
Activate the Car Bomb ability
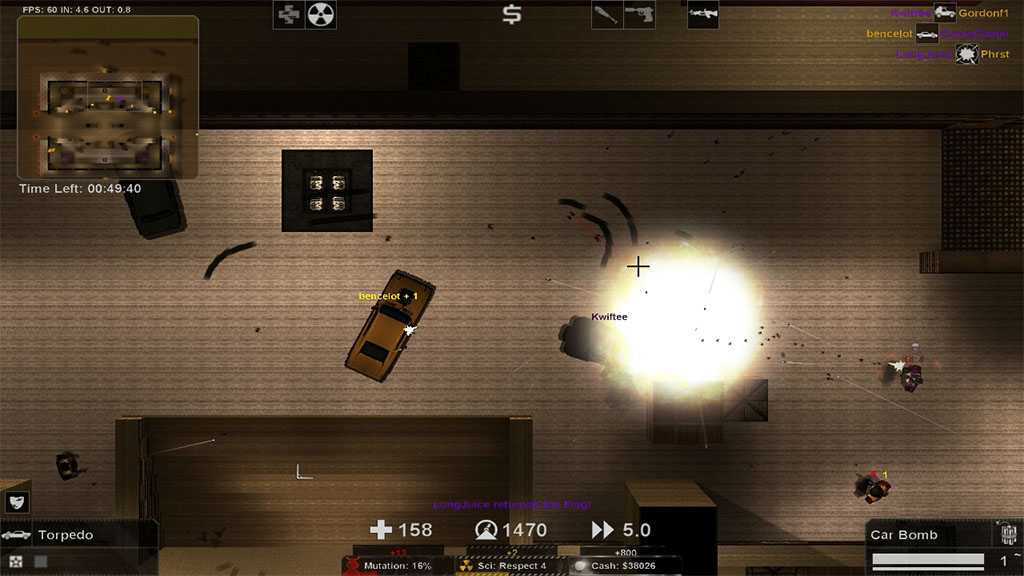(x=930, y=535)
